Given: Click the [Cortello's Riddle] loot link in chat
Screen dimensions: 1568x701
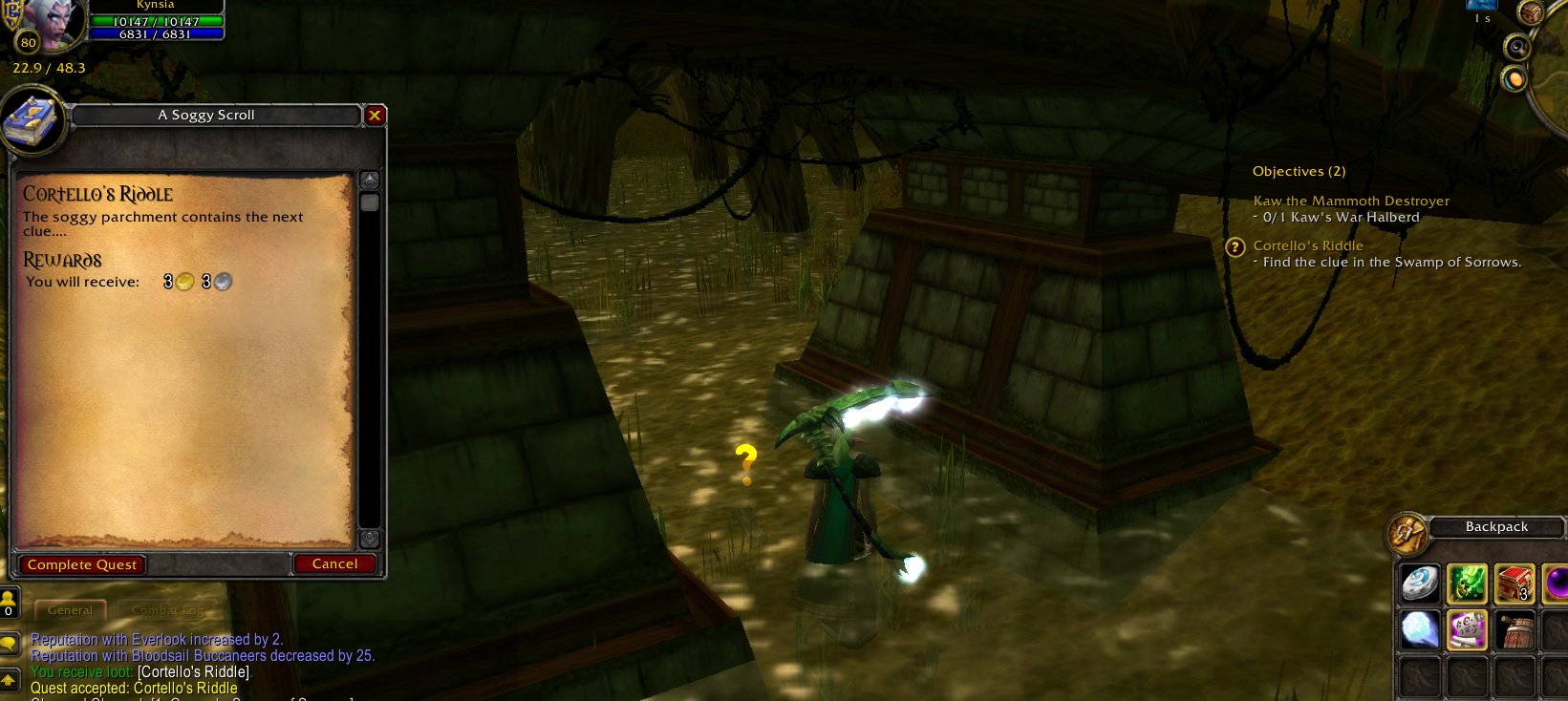Looking at the screenshot, I should pyautogui.click(x=193, y=671).
